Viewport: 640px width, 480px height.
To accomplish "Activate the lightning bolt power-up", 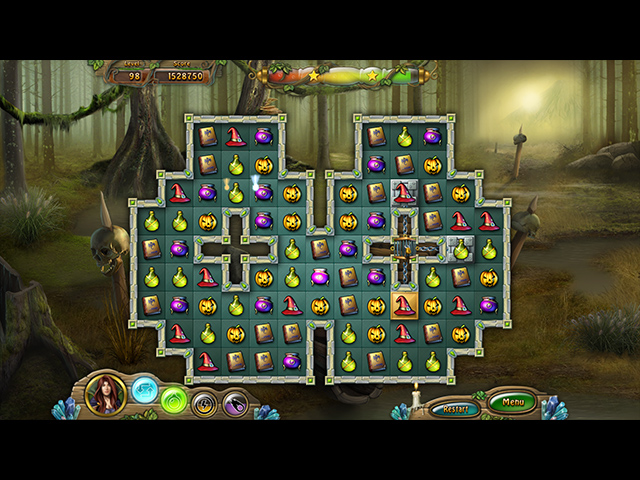I will click(x=205, y=404).
